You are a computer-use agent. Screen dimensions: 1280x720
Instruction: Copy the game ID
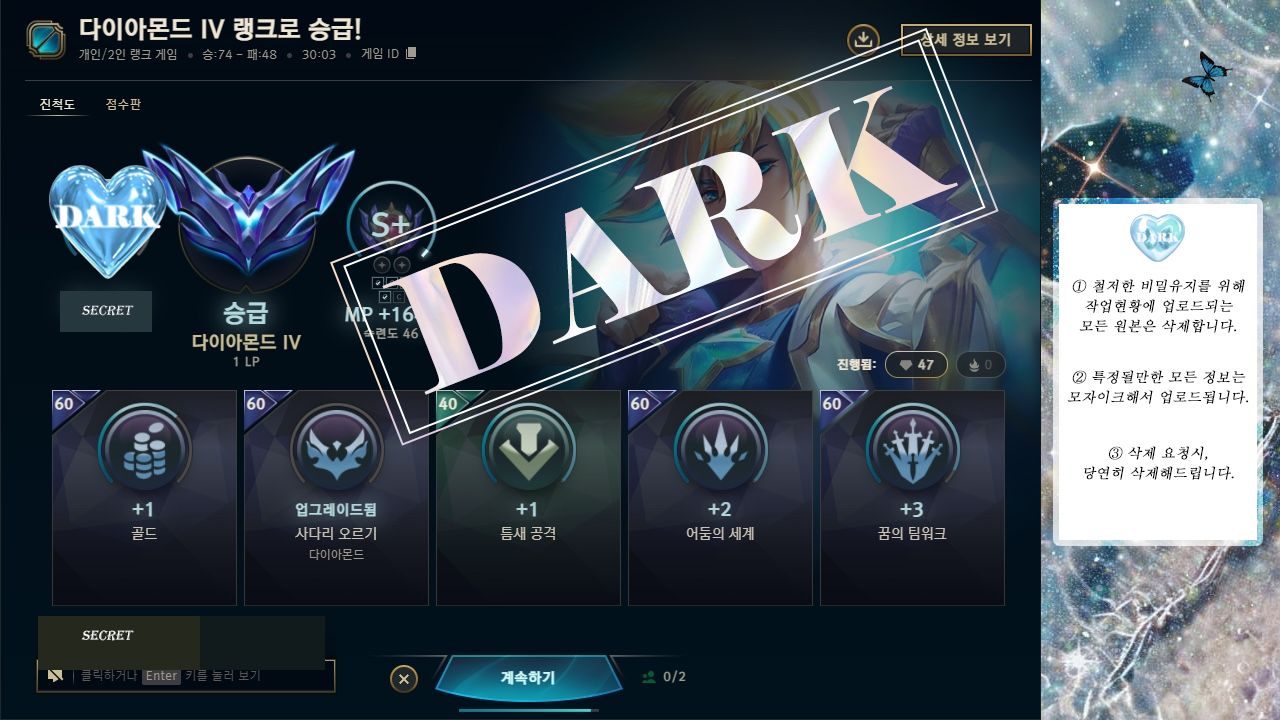[411, 53]
